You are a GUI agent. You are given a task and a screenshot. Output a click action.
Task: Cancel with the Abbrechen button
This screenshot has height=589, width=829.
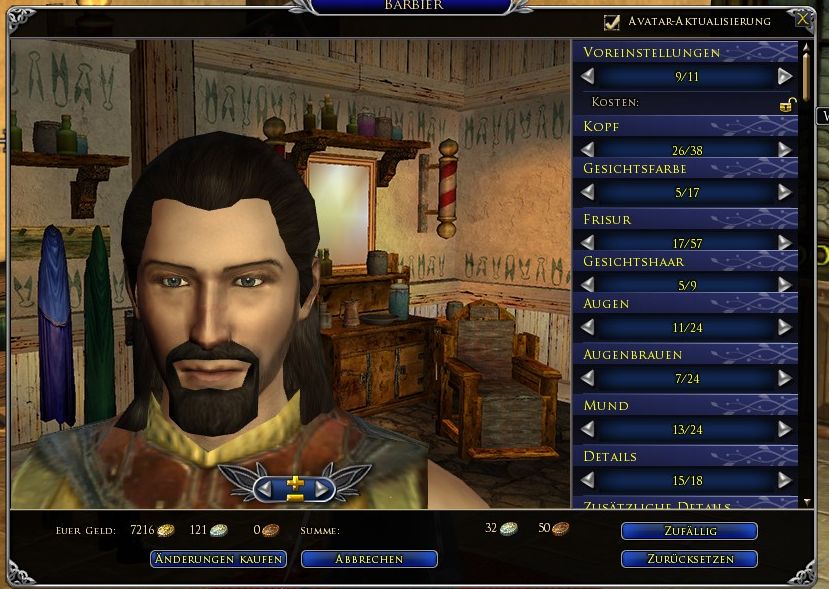(369, 559)
